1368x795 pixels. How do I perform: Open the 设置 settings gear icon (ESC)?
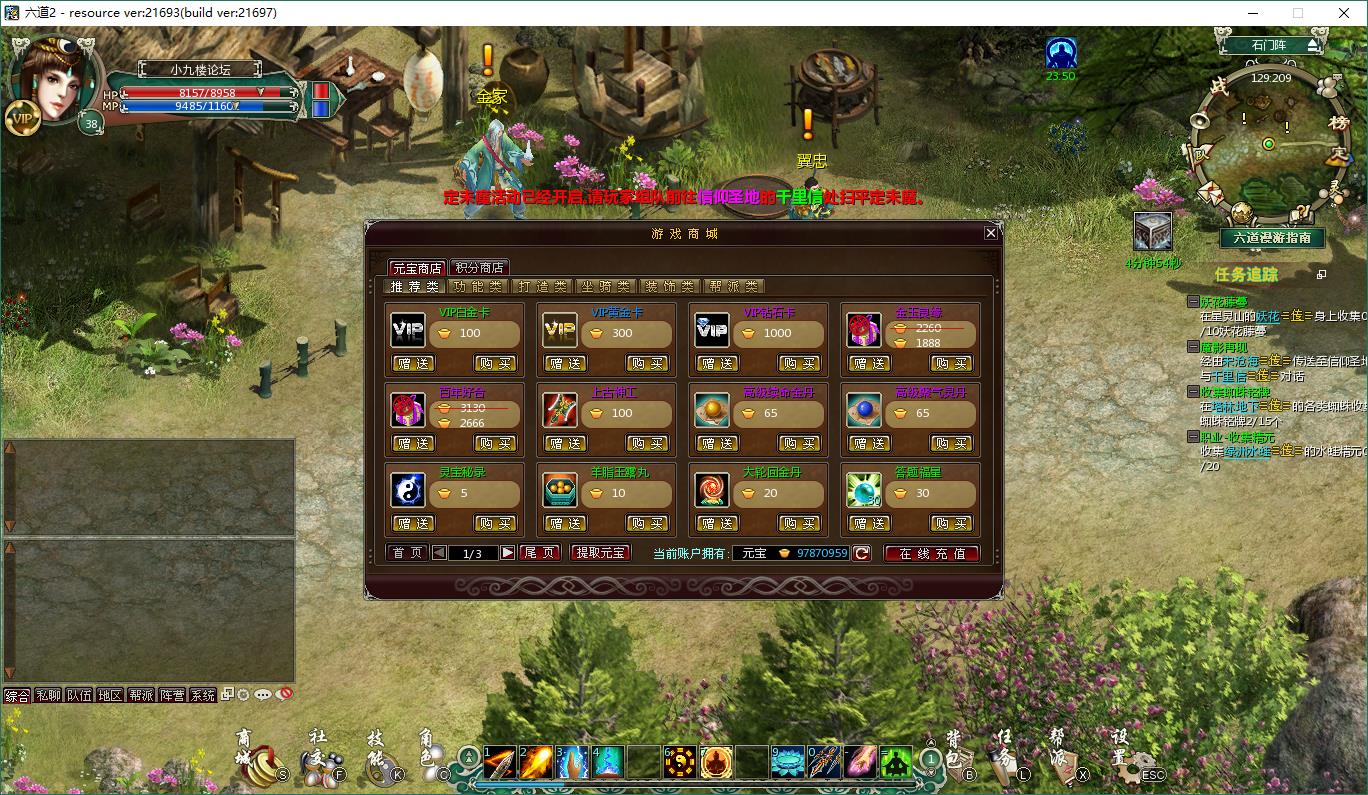point(1132,772)
